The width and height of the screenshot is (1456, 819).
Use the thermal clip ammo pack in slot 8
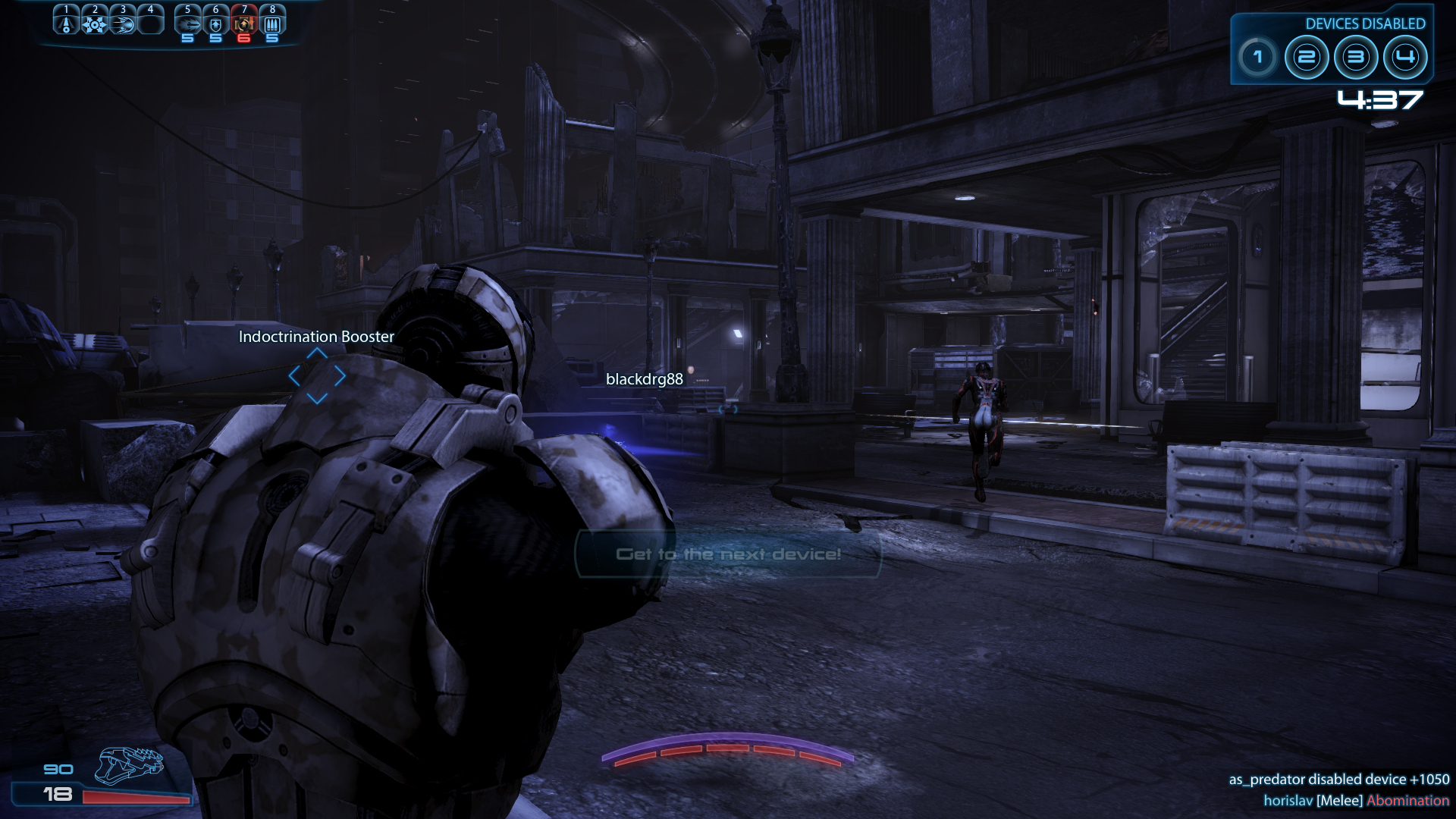point(272,23)
